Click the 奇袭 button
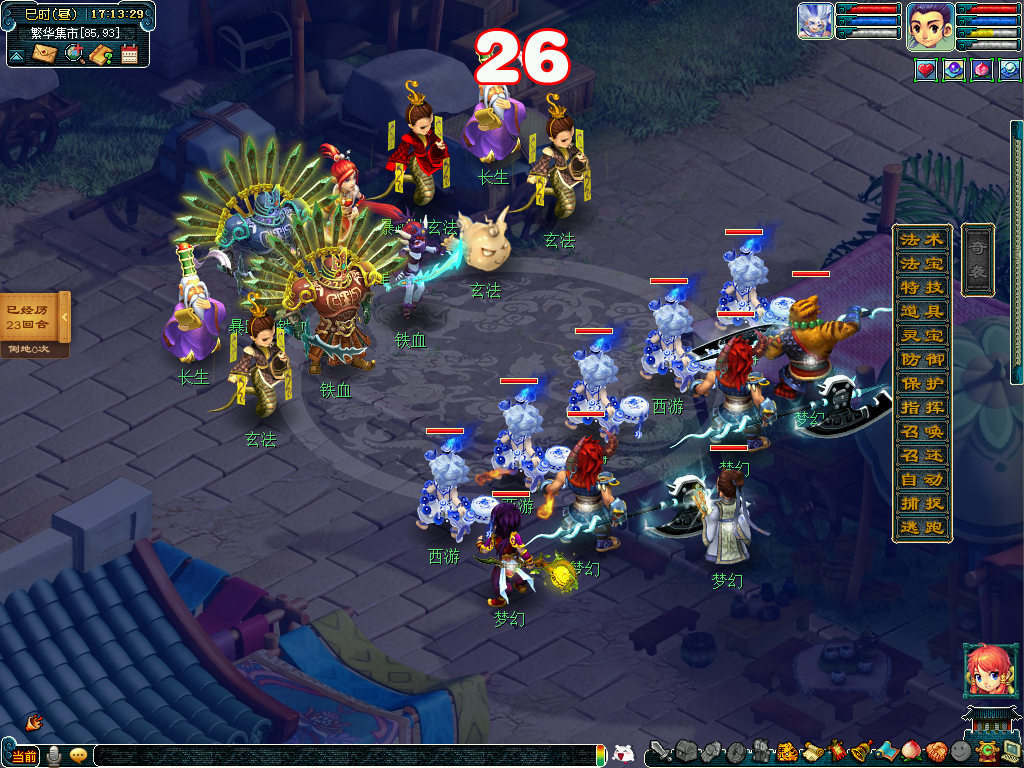This screenshot has width=1024, height=768. point(977,259)
